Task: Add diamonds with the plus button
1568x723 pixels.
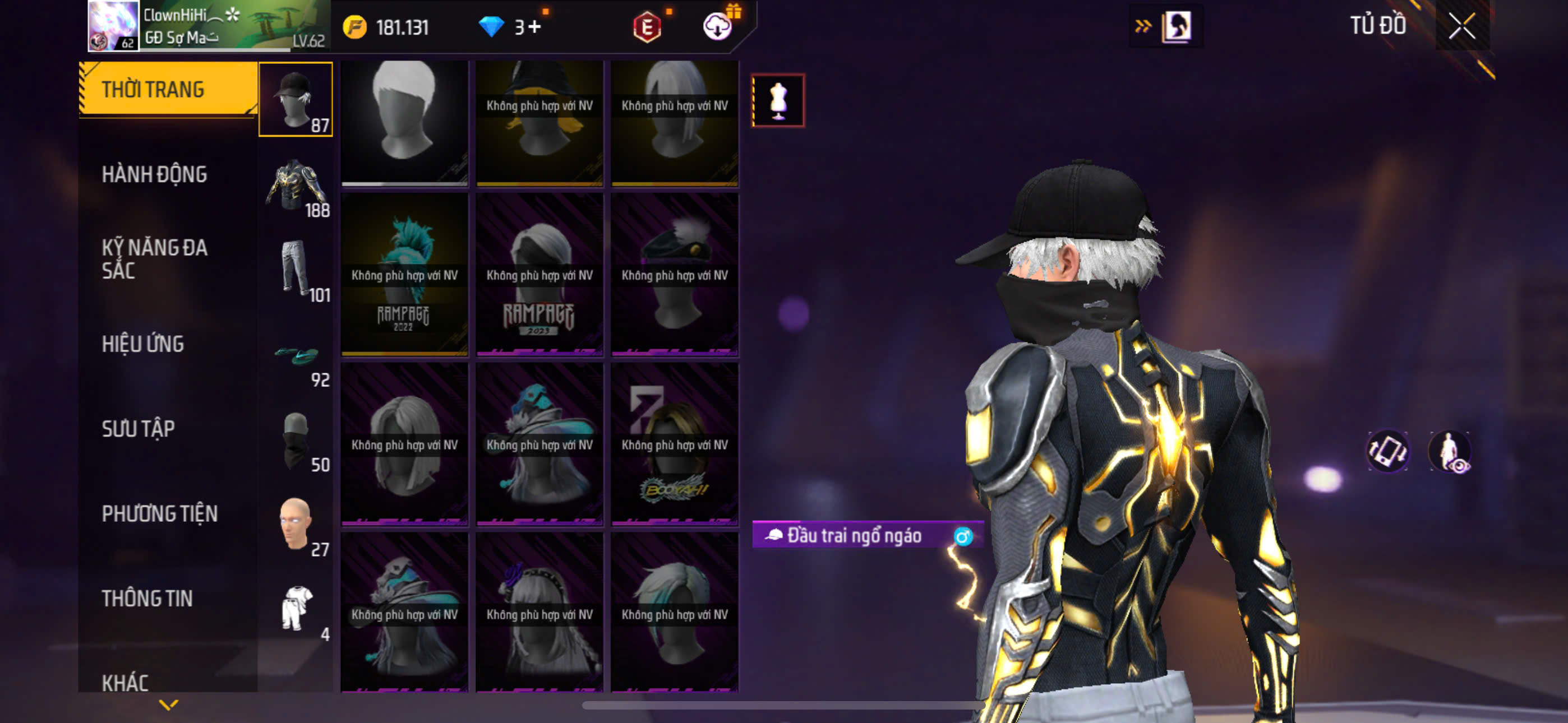Action: pos(534,27)
